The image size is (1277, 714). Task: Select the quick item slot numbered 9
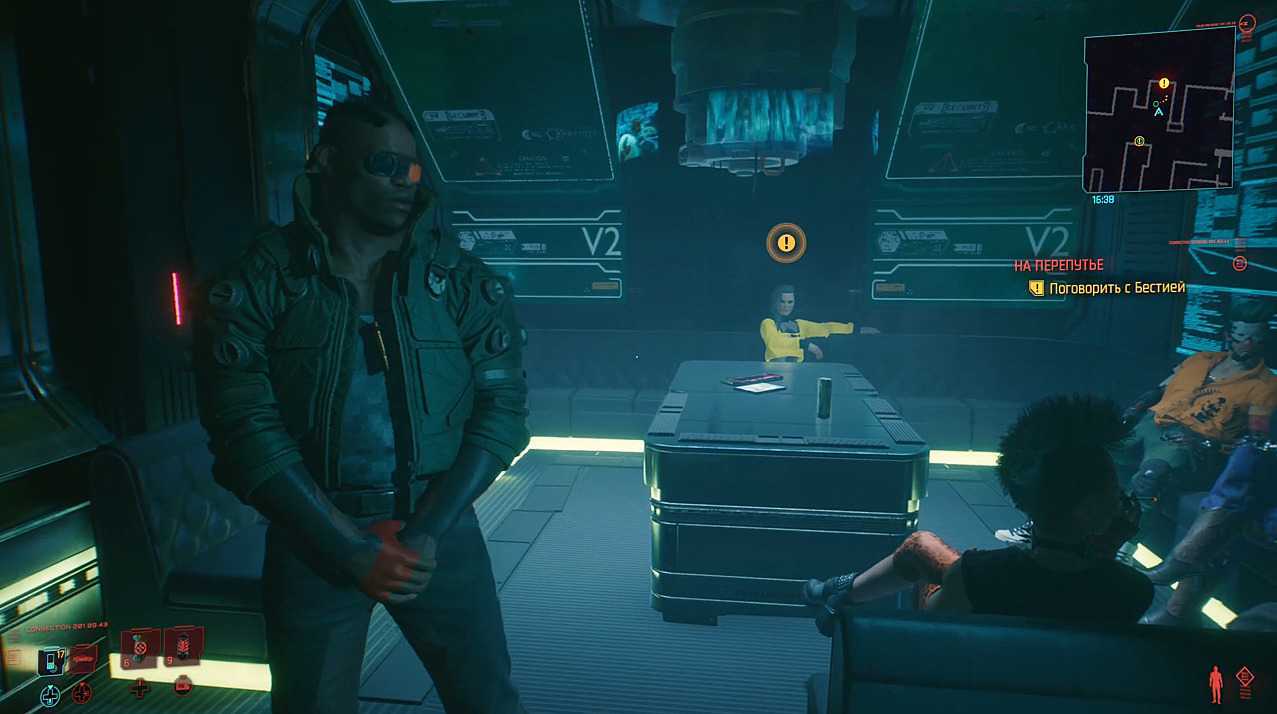click(183, 645)
